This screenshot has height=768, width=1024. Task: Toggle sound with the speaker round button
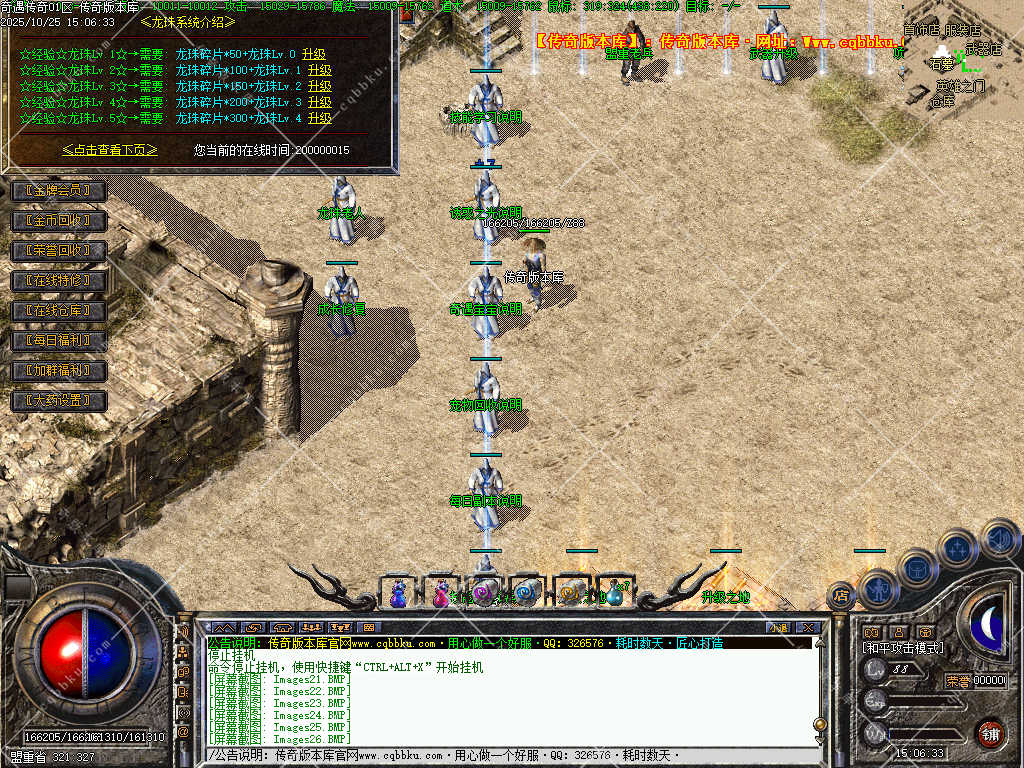tap(999, 538)
